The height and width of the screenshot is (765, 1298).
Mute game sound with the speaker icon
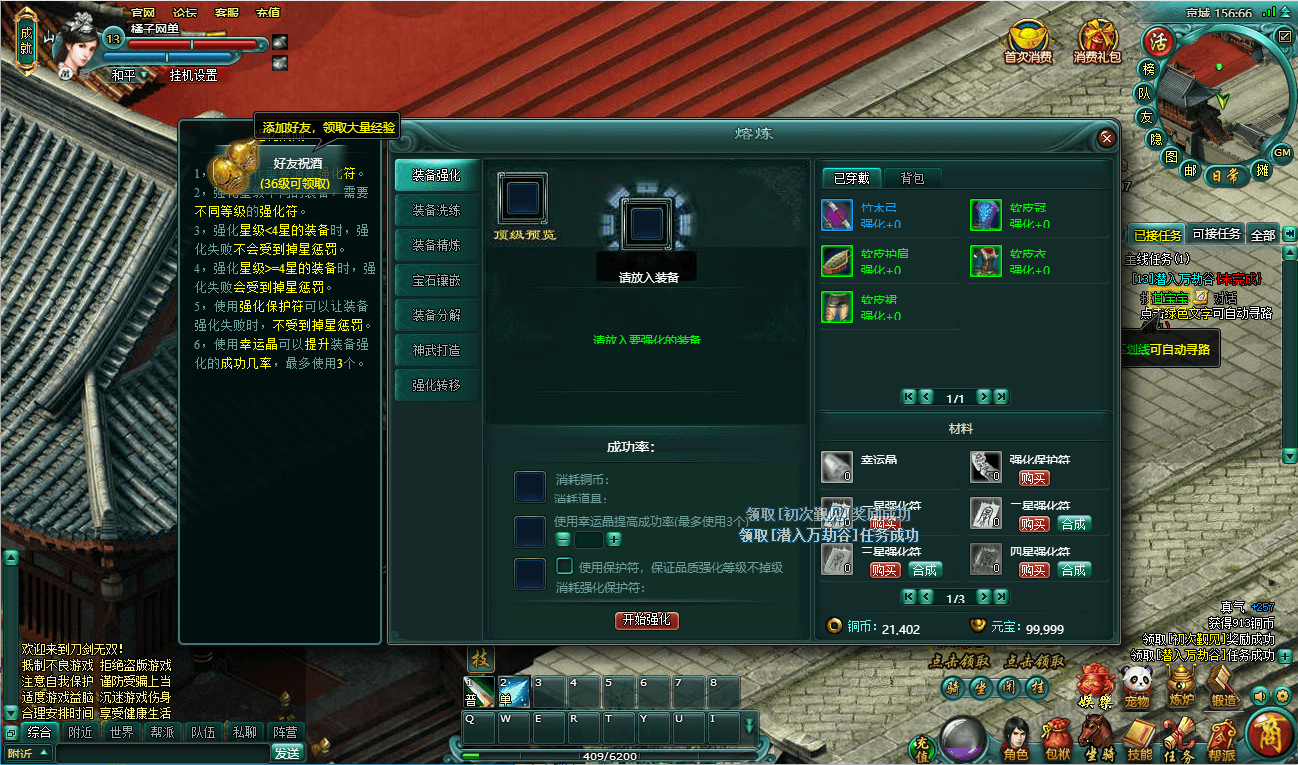1259,696
